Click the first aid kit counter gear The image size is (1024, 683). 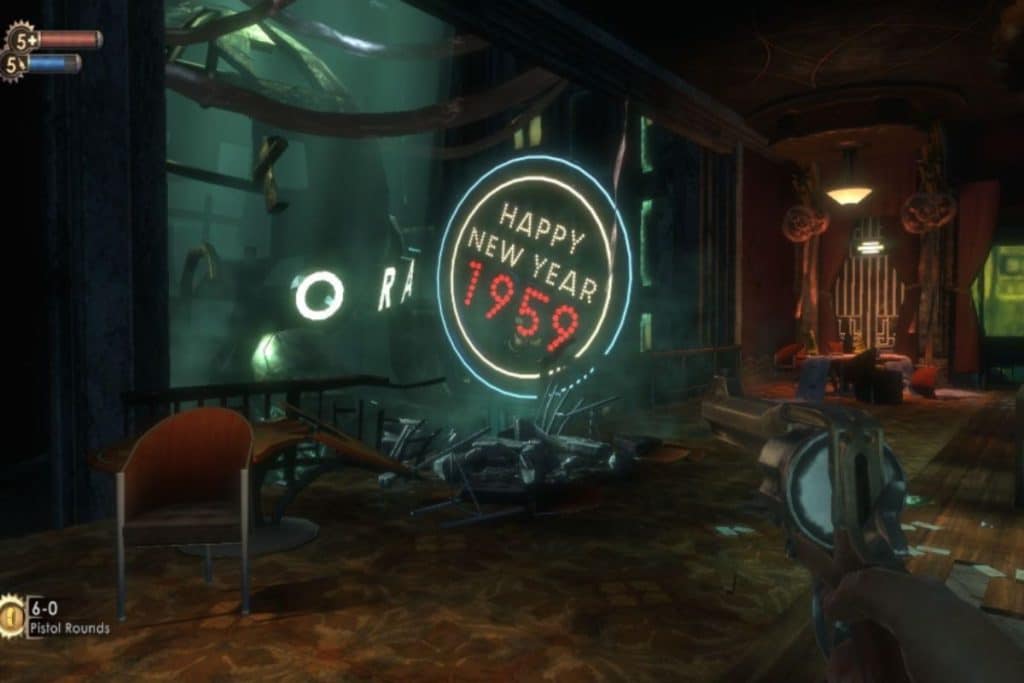(x=20, y=39)
